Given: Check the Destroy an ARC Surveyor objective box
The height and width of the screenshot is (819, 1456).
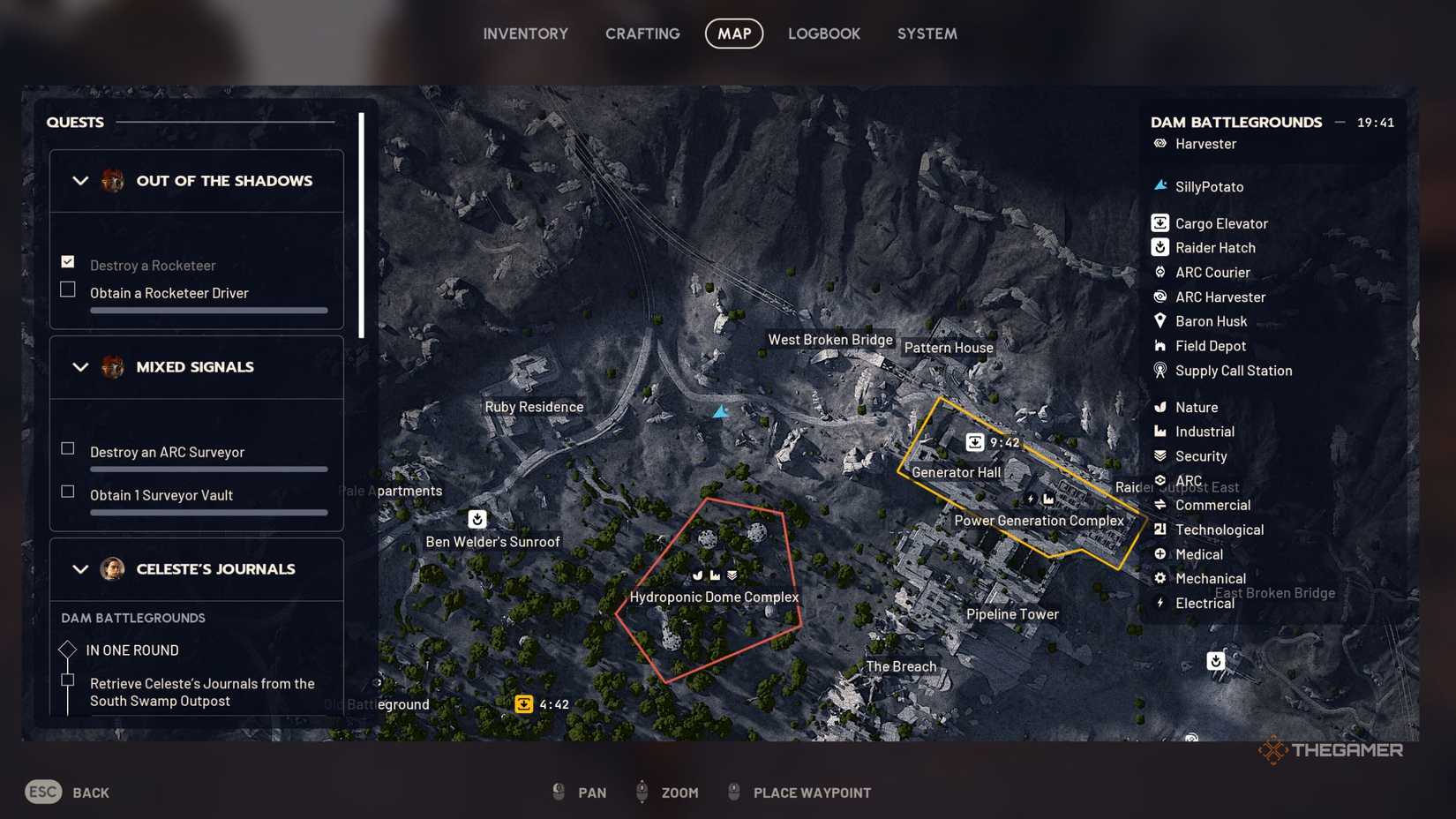Looking at the screenshot, I should [x=67, y=448].
